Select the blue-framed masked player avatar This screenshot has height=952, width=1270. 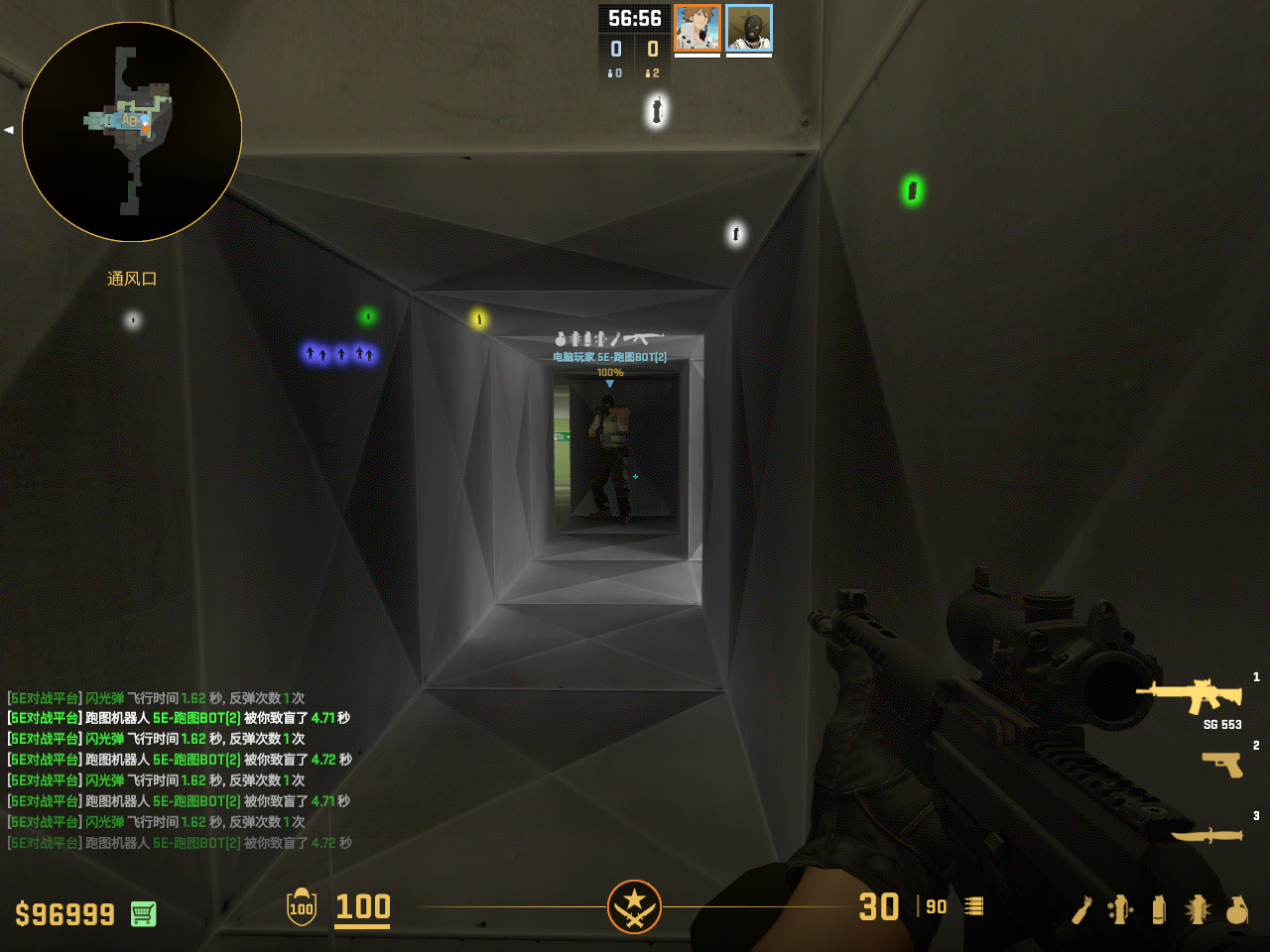[749, 28]
